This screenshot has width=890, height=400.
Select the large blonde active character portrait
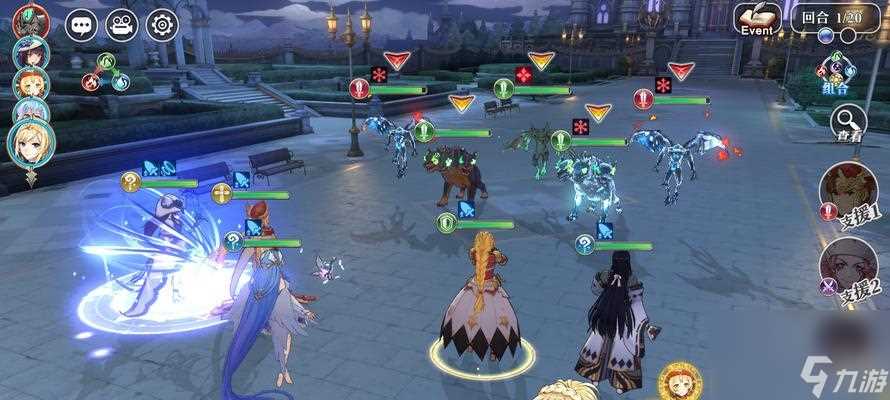pos(32,143)
